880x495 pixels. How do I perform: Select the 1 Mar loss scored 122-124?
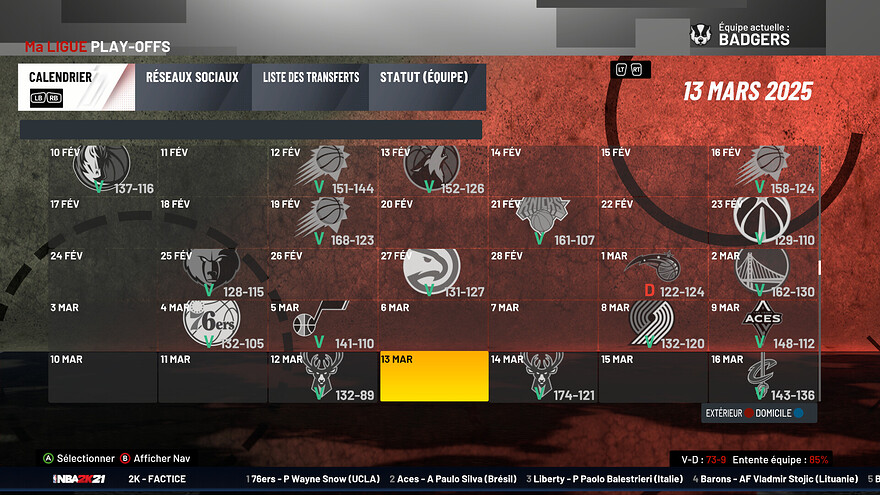coord(653,273)
